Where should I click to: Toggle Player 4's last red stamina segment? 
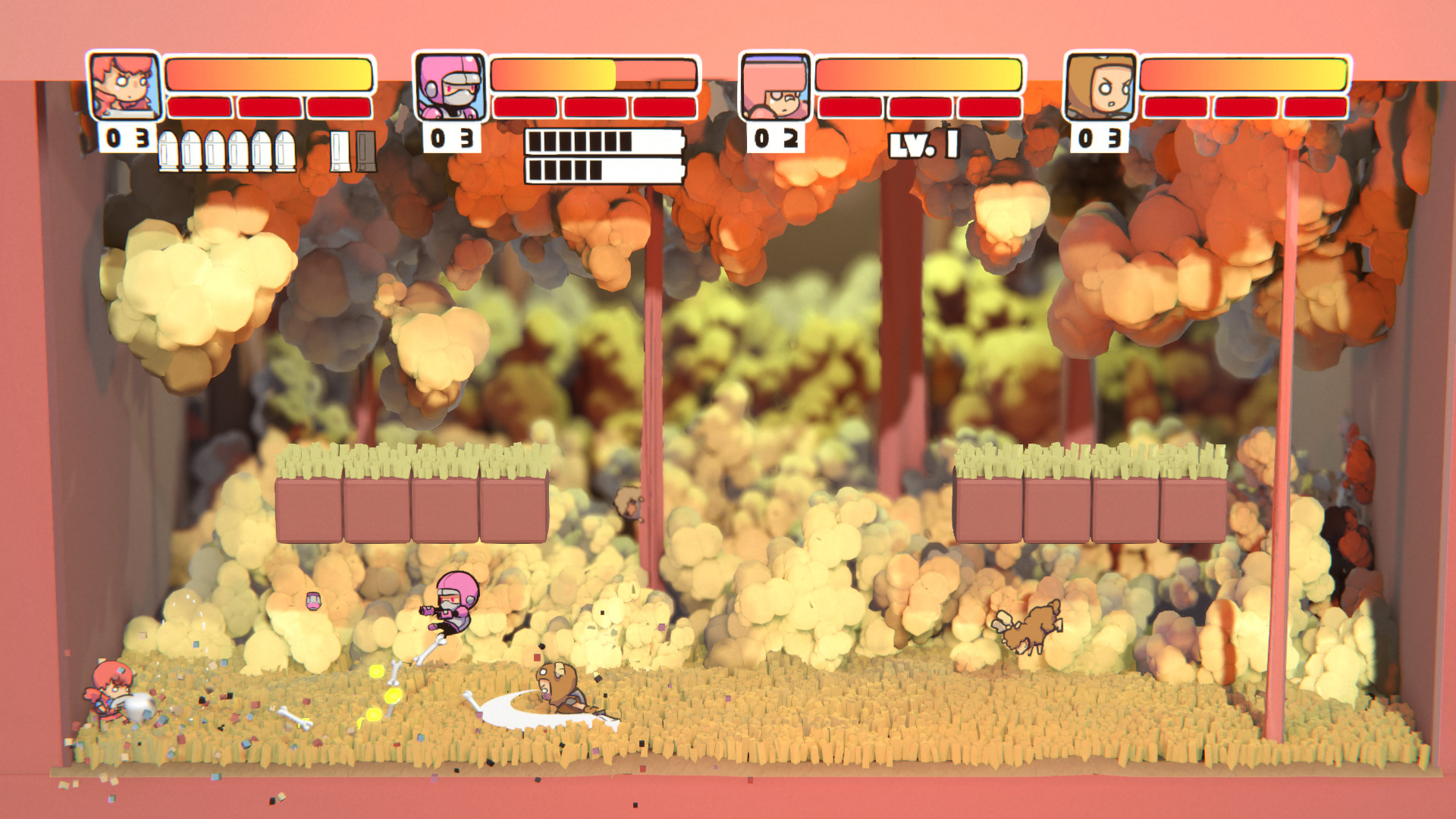click(x=1316, y=108)
